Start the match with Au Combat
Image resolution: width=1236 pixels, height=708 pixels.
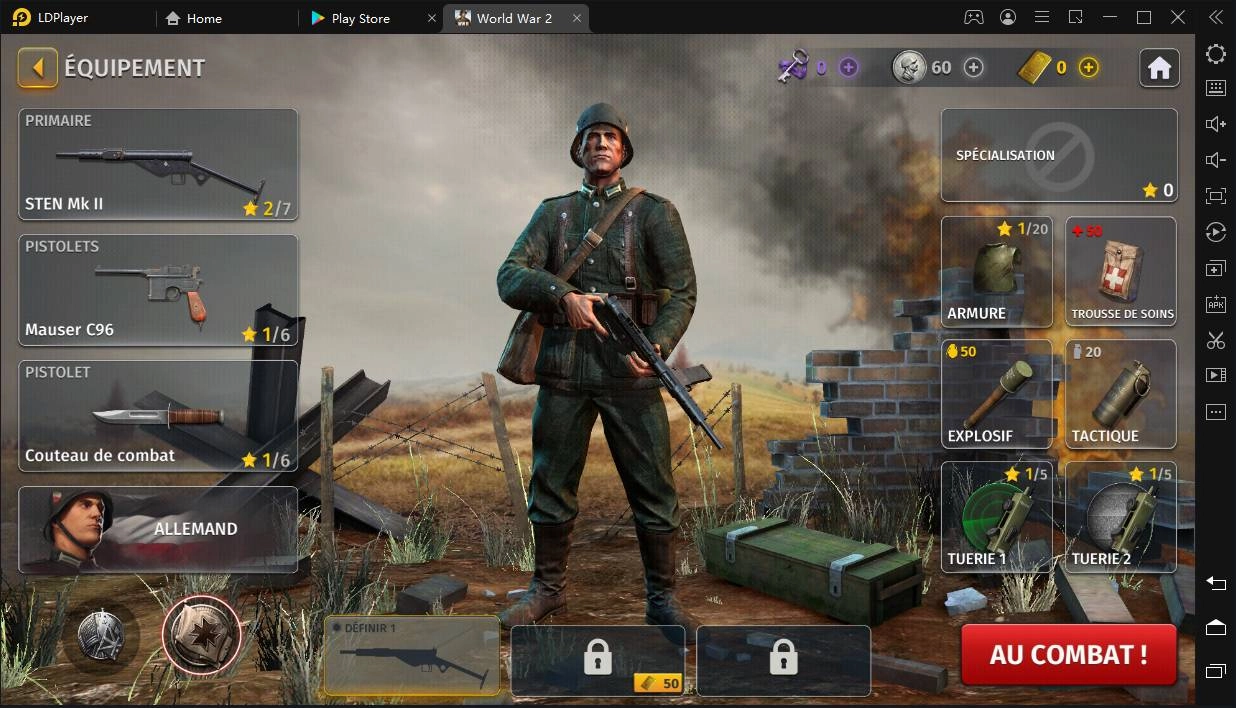click(1068, 655)
